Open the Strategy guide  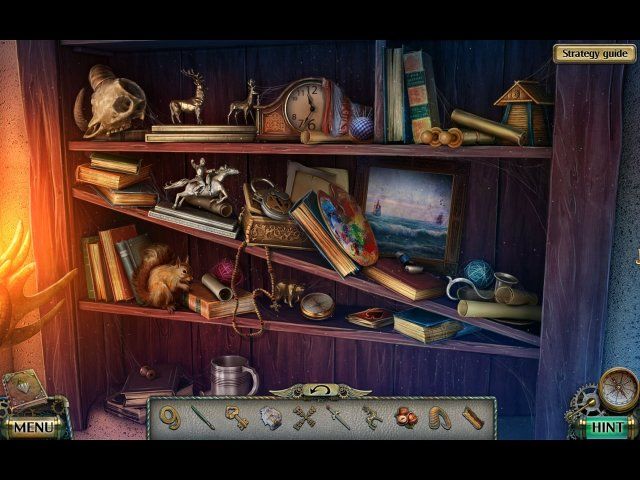(x=594, y=54)
